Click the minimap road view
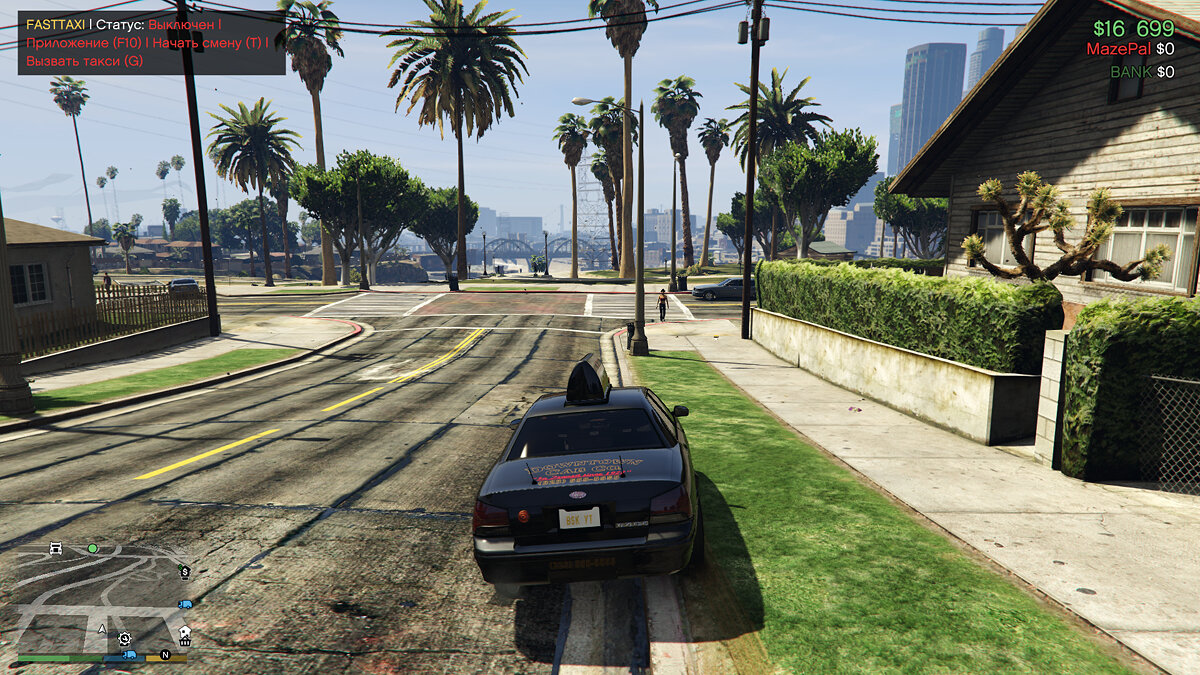 [100, 592]
